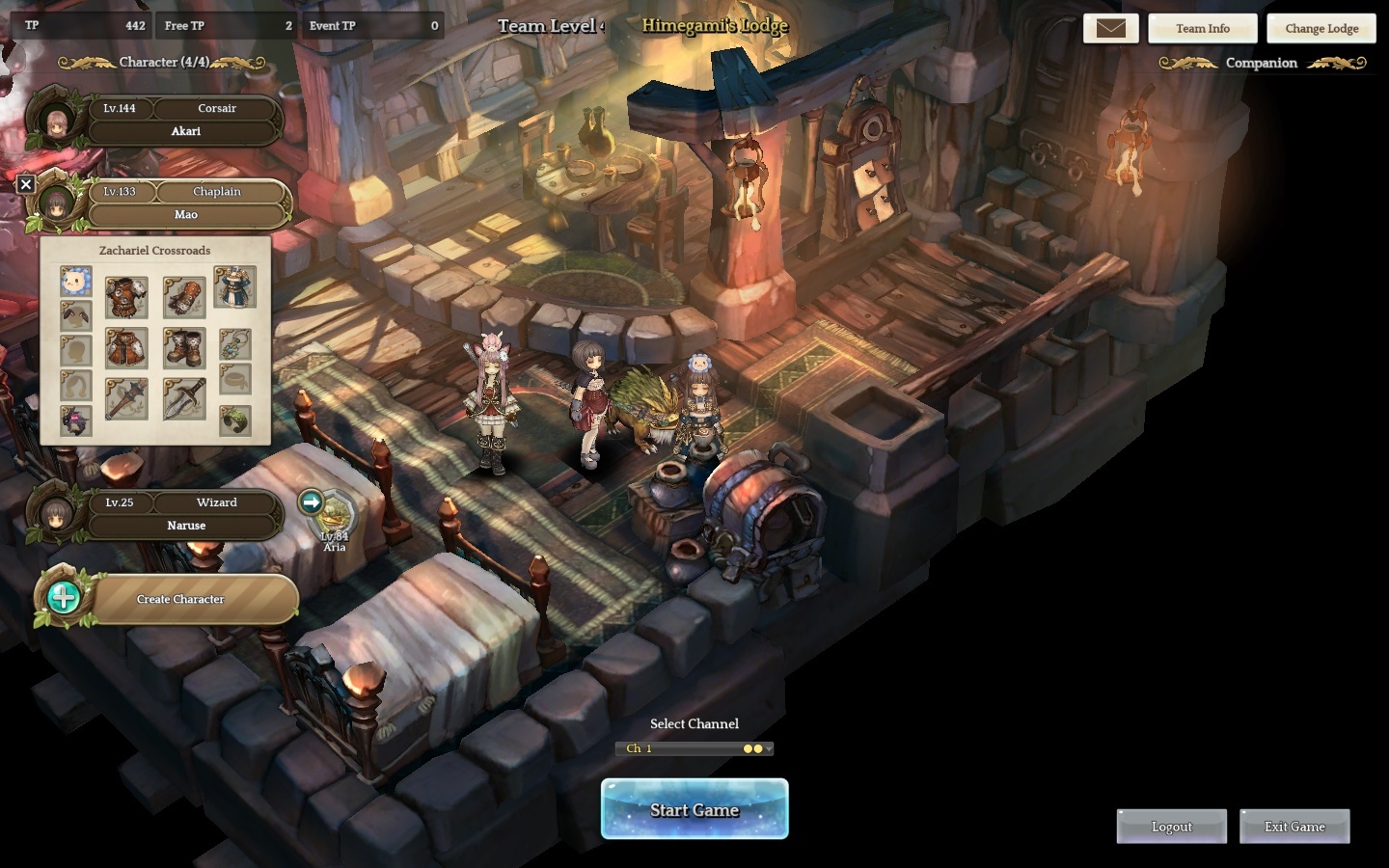This screenshot has width=1389, height=868.
Task: Select the Corsair character Akari
Action: (185, 121)
